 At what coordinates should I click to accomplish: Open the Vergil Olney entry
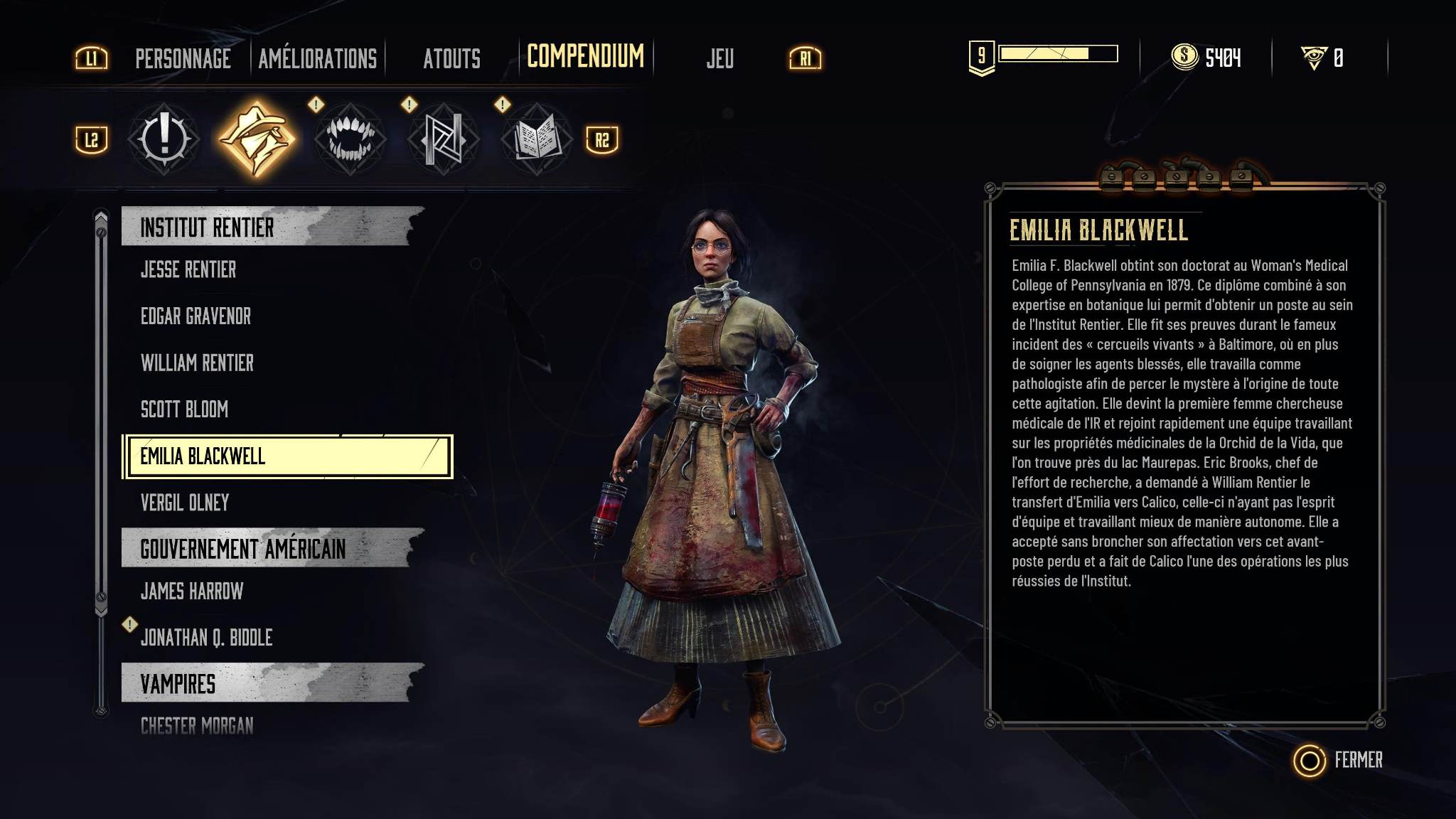pyautogui.click(x=185, y=503)
